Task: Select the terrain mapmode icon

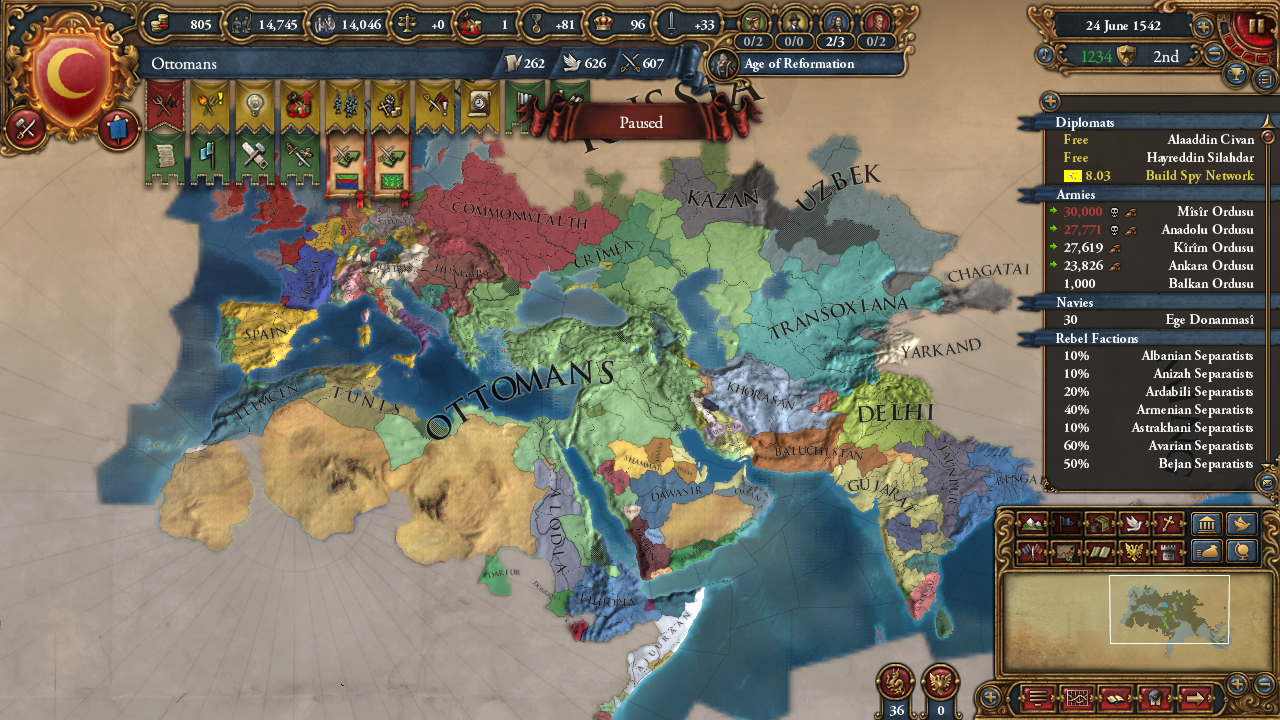Action: click(x=1032, y=523)
